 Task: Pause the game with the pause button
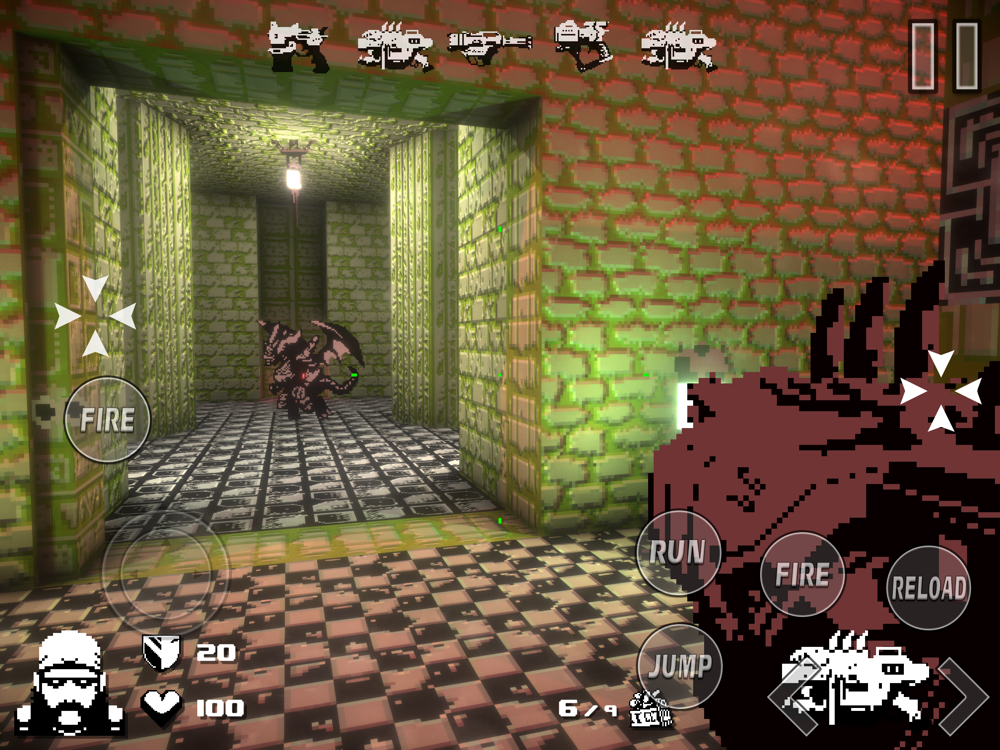(943, 55)
